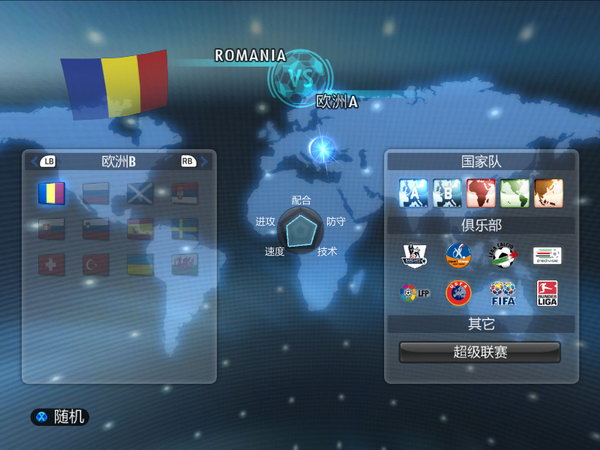This screenshot has height=450, width=600.
Task: Open the Europe A national teams group
Action: click(413, 192)
